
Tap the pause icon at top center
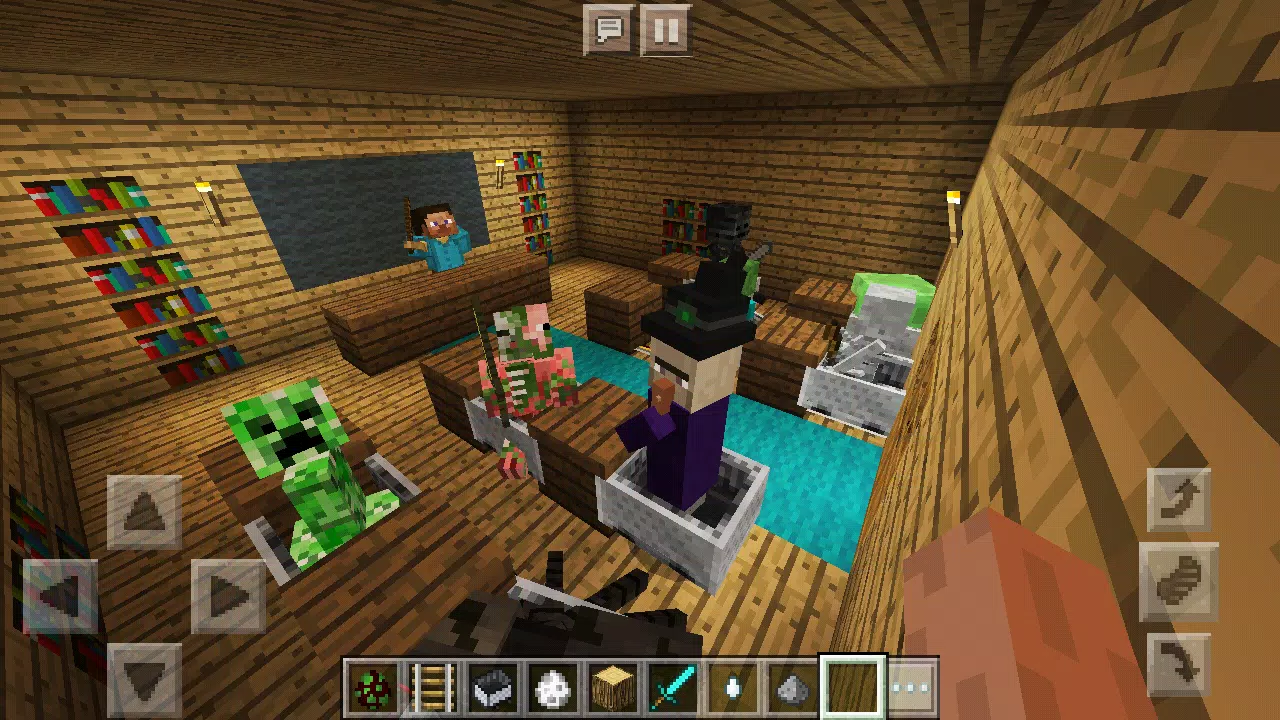pos(666,30)
